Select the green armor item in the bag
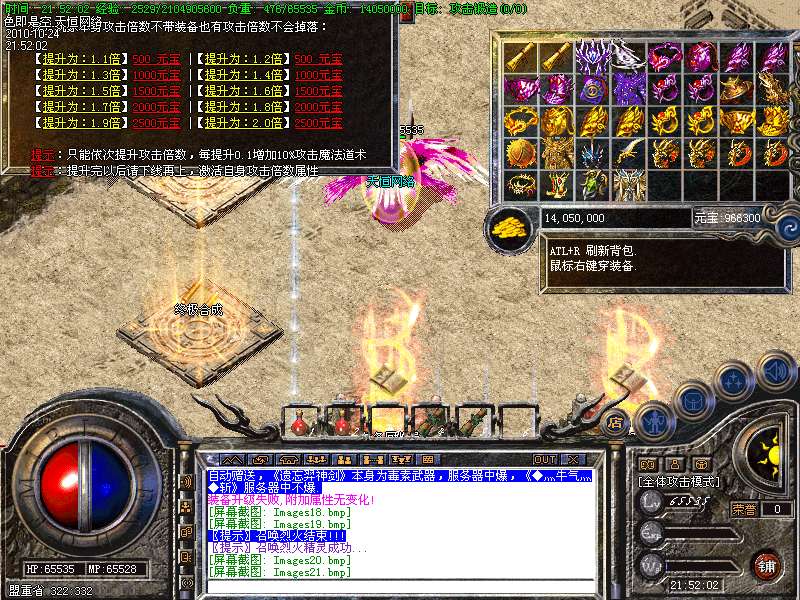The image size is (800, 600). pyautogui.click(x=594, y=184)
